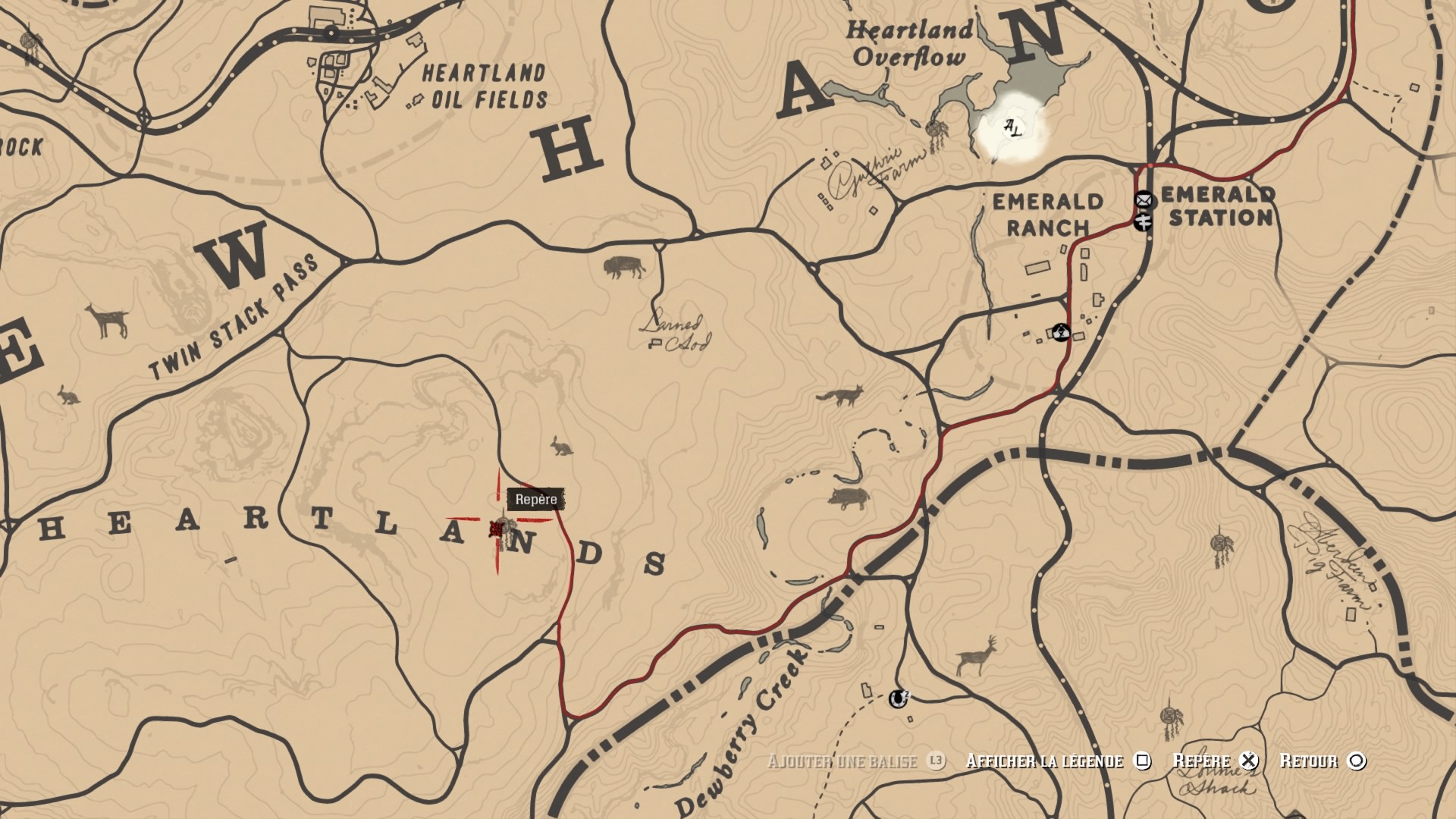Click the doe marker near Twin Stack Pass

point(108,321)
